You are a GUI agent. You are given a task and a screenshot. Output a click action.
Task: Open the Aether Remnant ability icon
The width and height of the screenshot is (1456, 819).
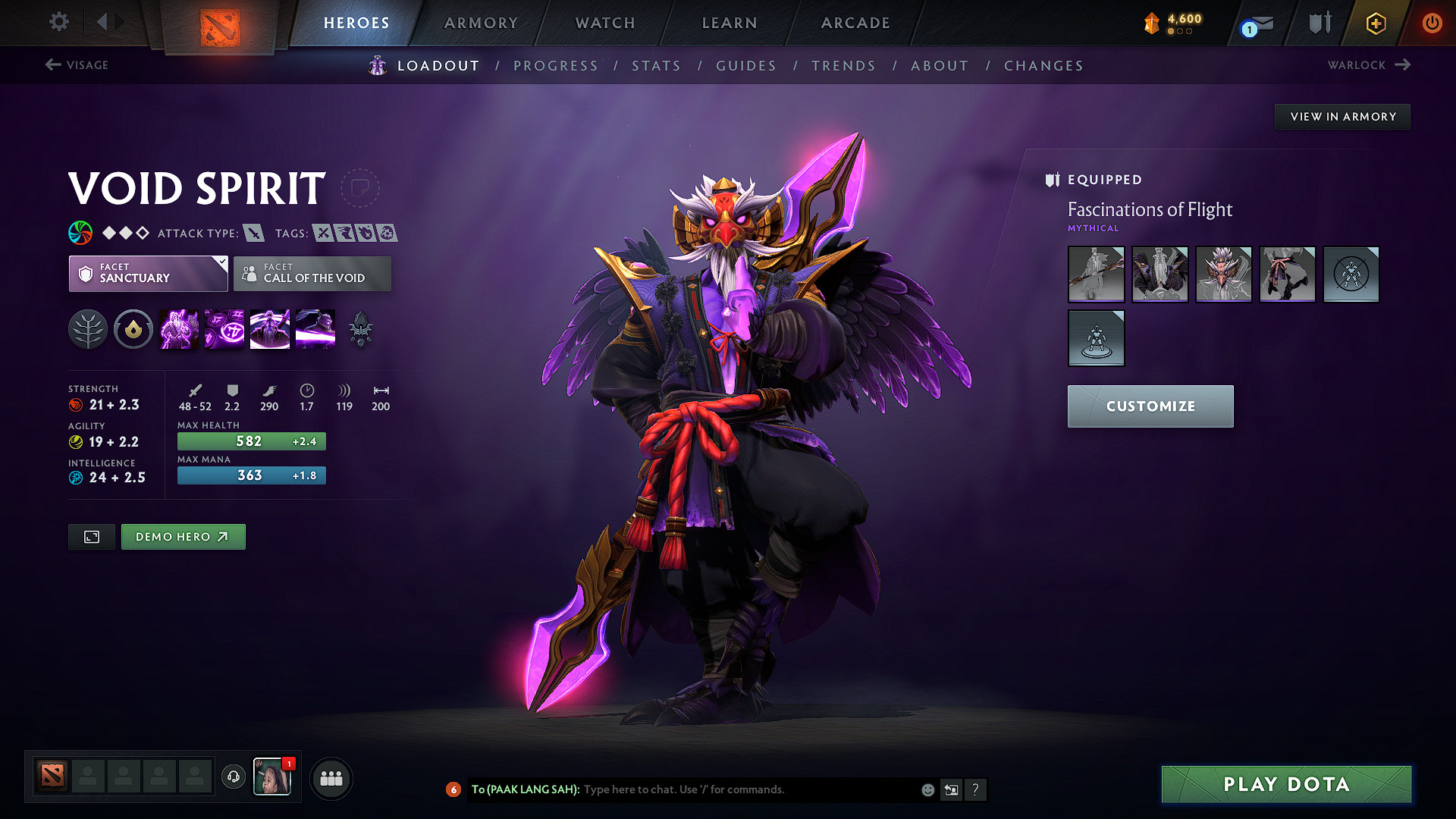click(178, 329)
